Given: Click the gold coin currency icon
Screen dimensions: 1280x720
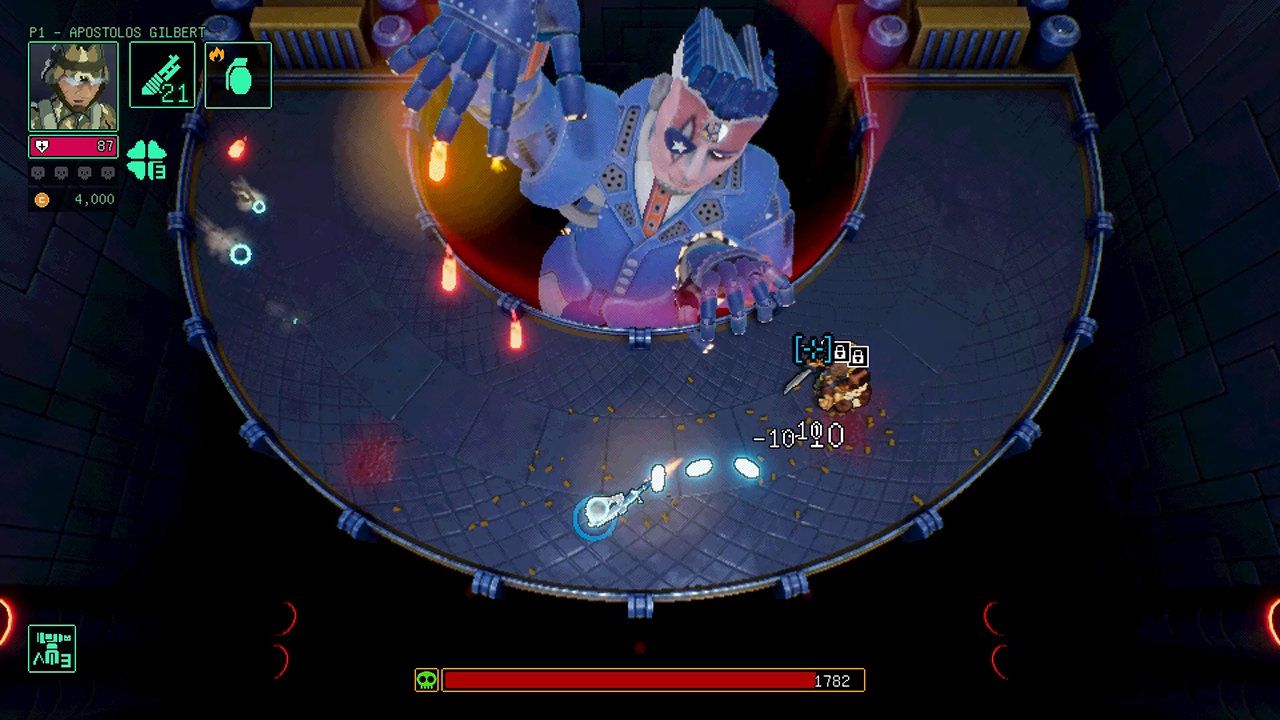Looking at the screenshot, I should [41, 199].
